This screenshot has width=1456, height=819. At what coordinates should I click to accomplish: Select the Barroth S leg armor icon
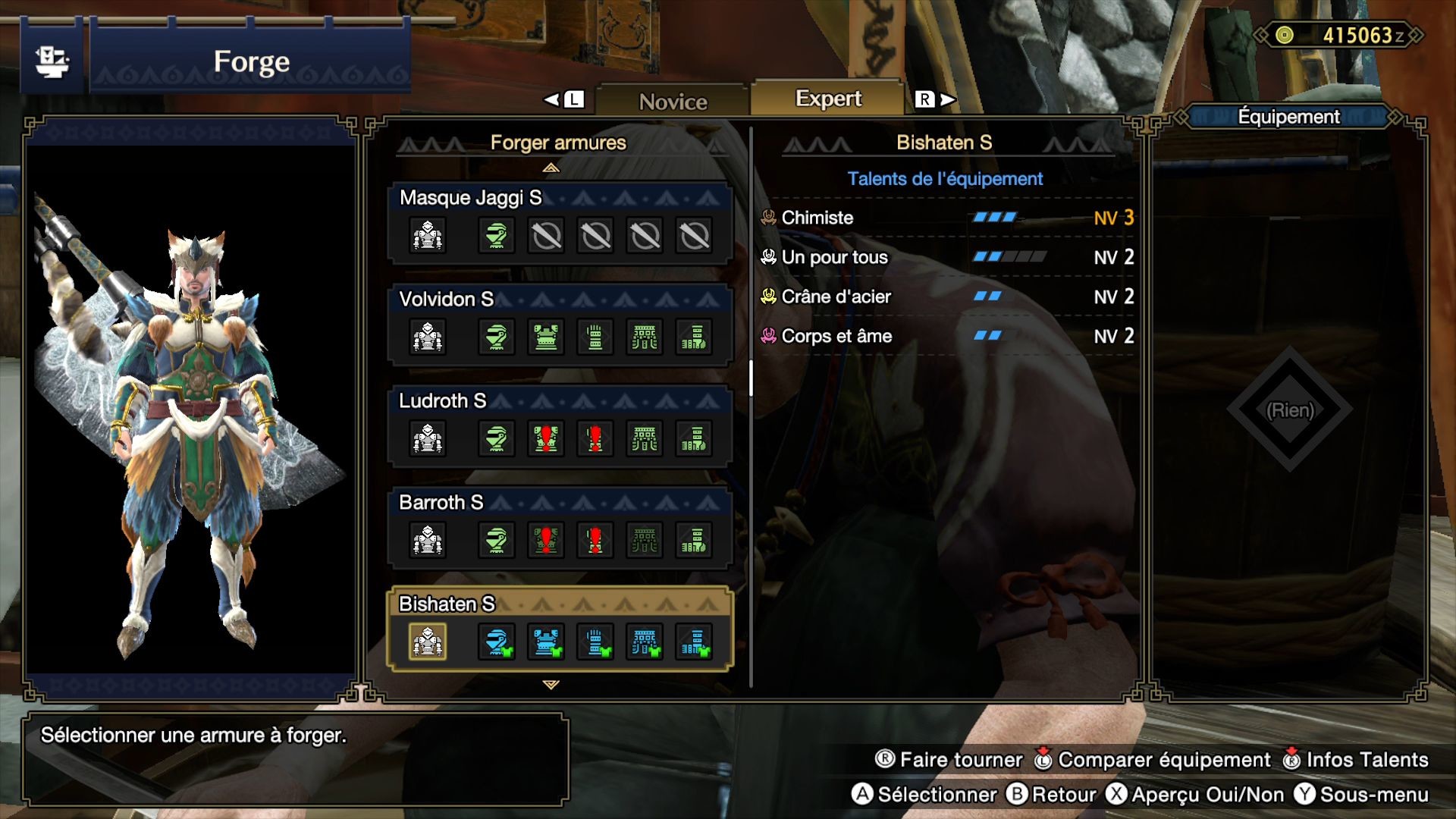click(695, 540)
